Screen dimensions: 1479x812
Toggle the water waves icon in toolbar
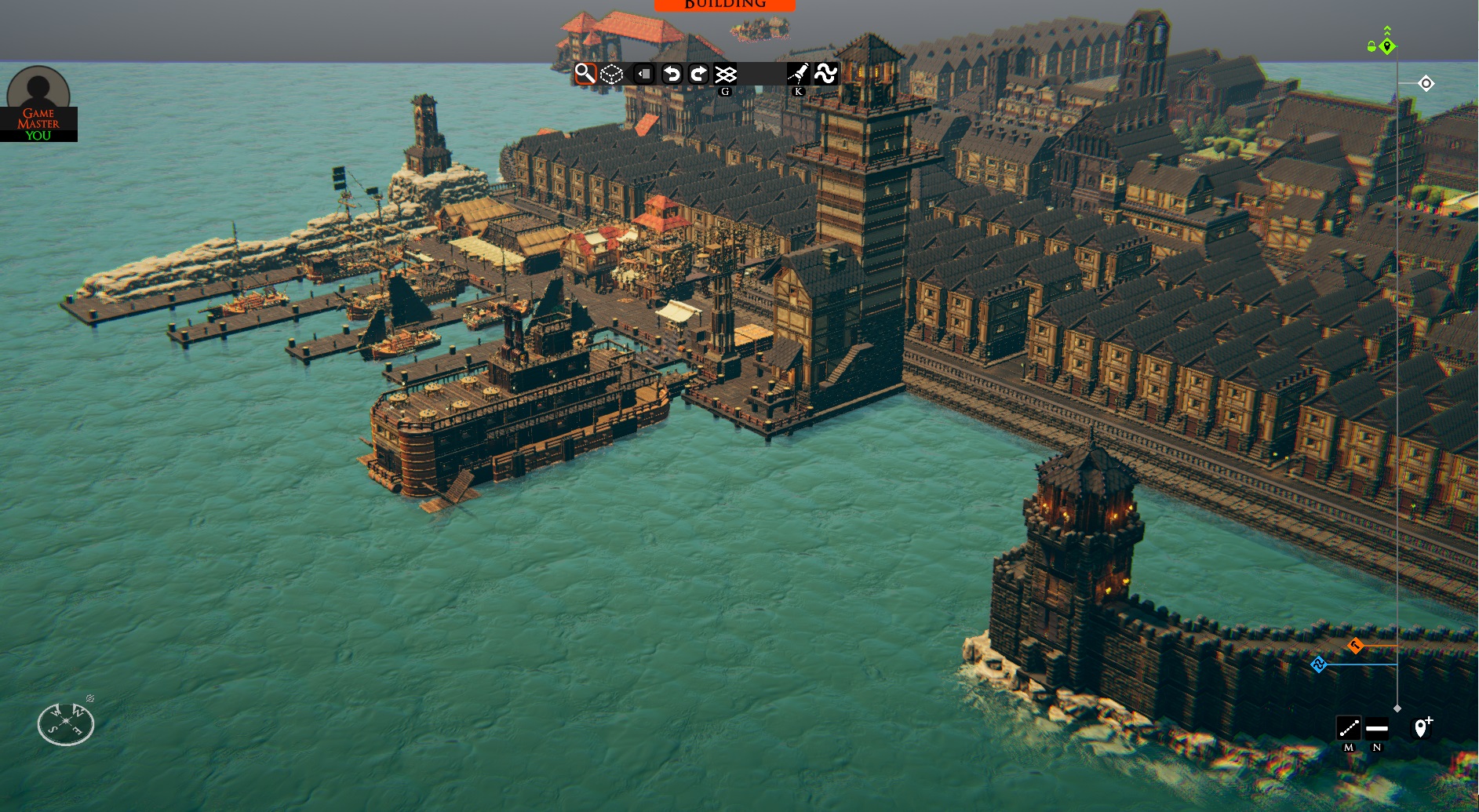point(825,74)
